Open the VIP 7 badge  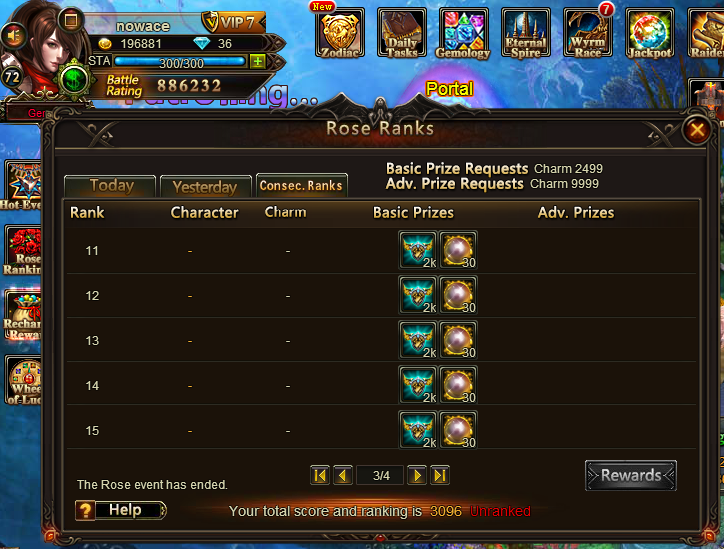232,22
